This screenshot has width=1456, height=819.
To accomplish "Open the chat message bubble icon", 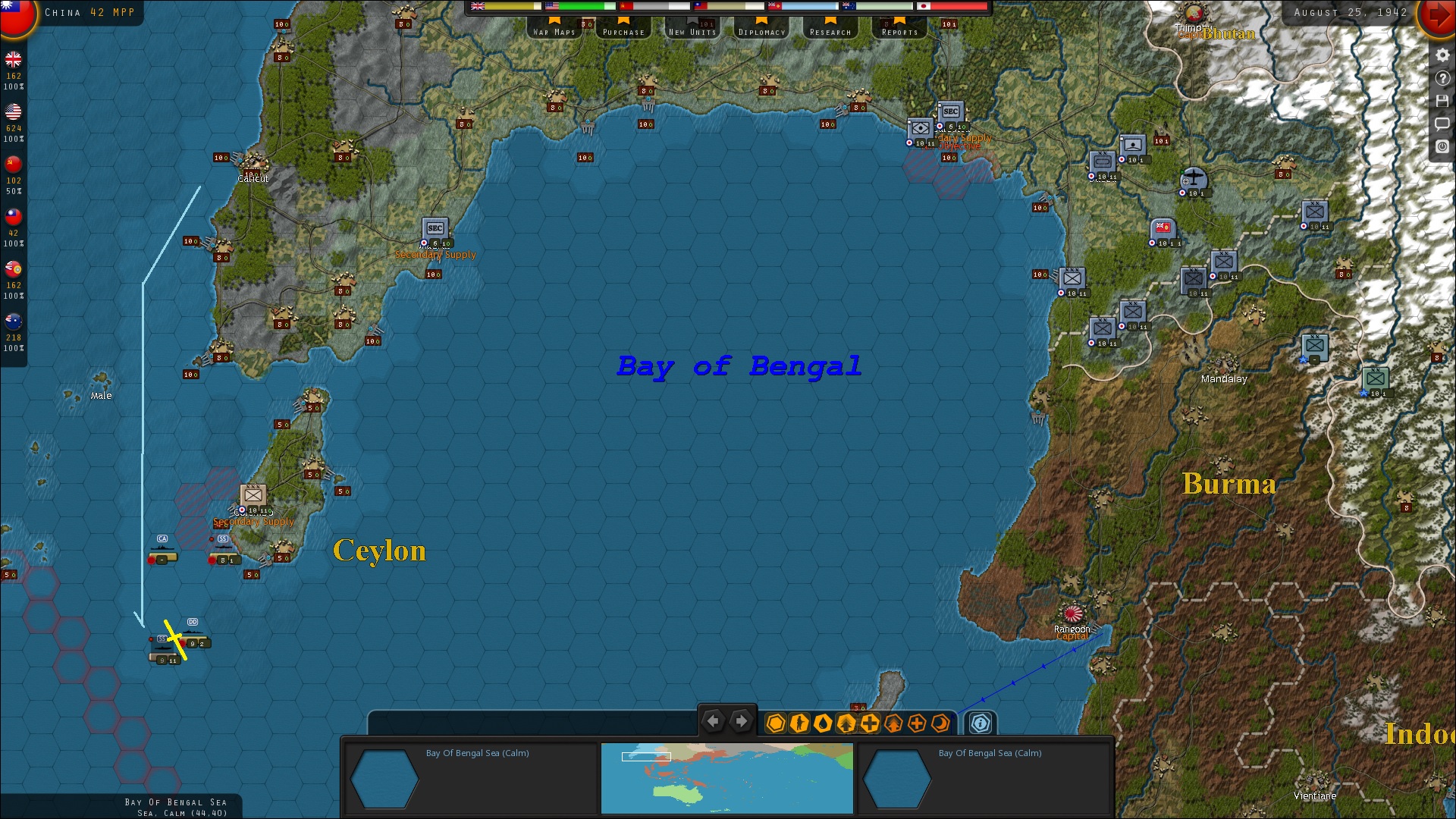I will click(1442, 124).
